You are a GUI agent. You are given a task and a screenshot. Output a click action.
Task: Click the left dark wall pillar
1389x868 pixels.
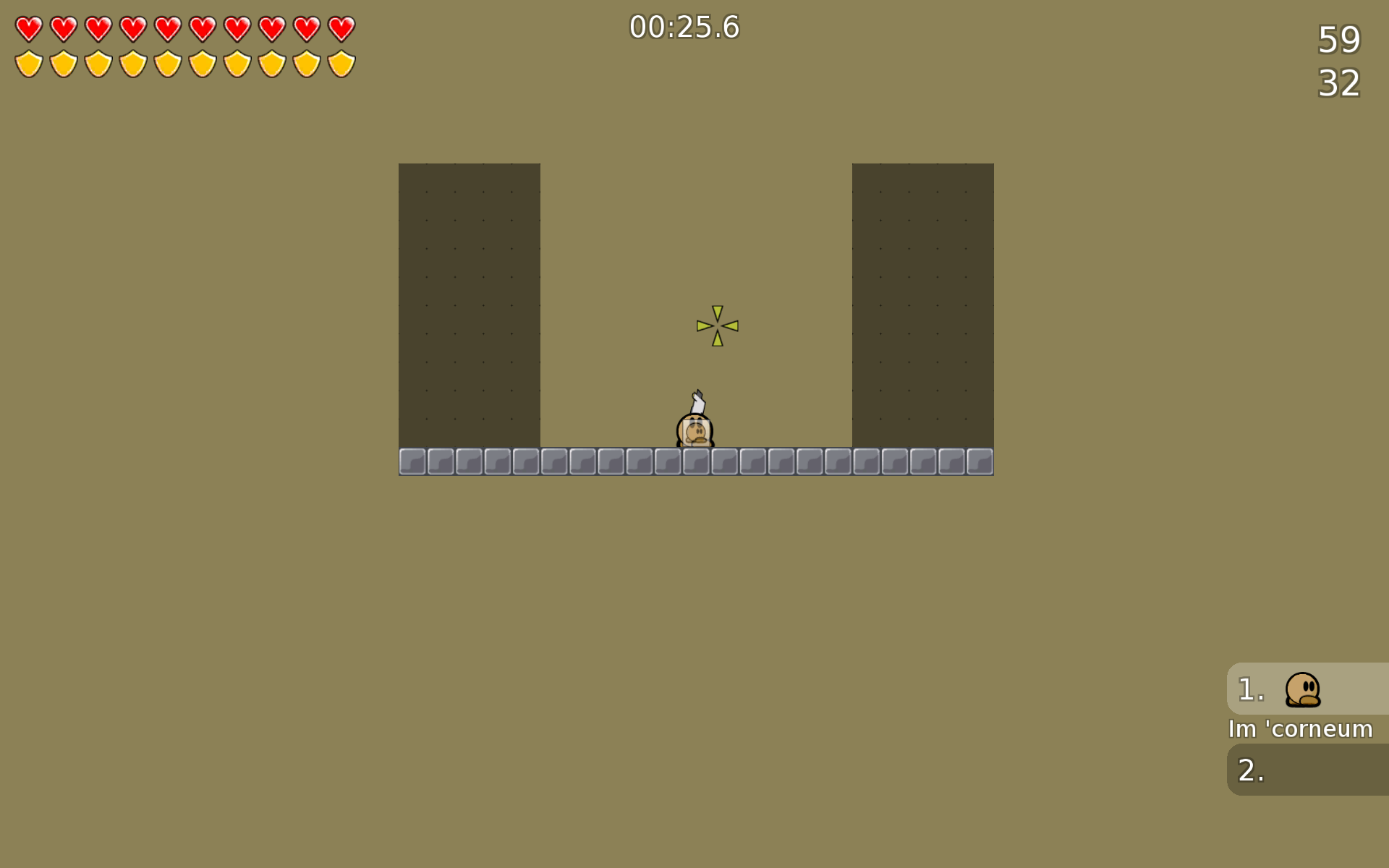[469, 304]
